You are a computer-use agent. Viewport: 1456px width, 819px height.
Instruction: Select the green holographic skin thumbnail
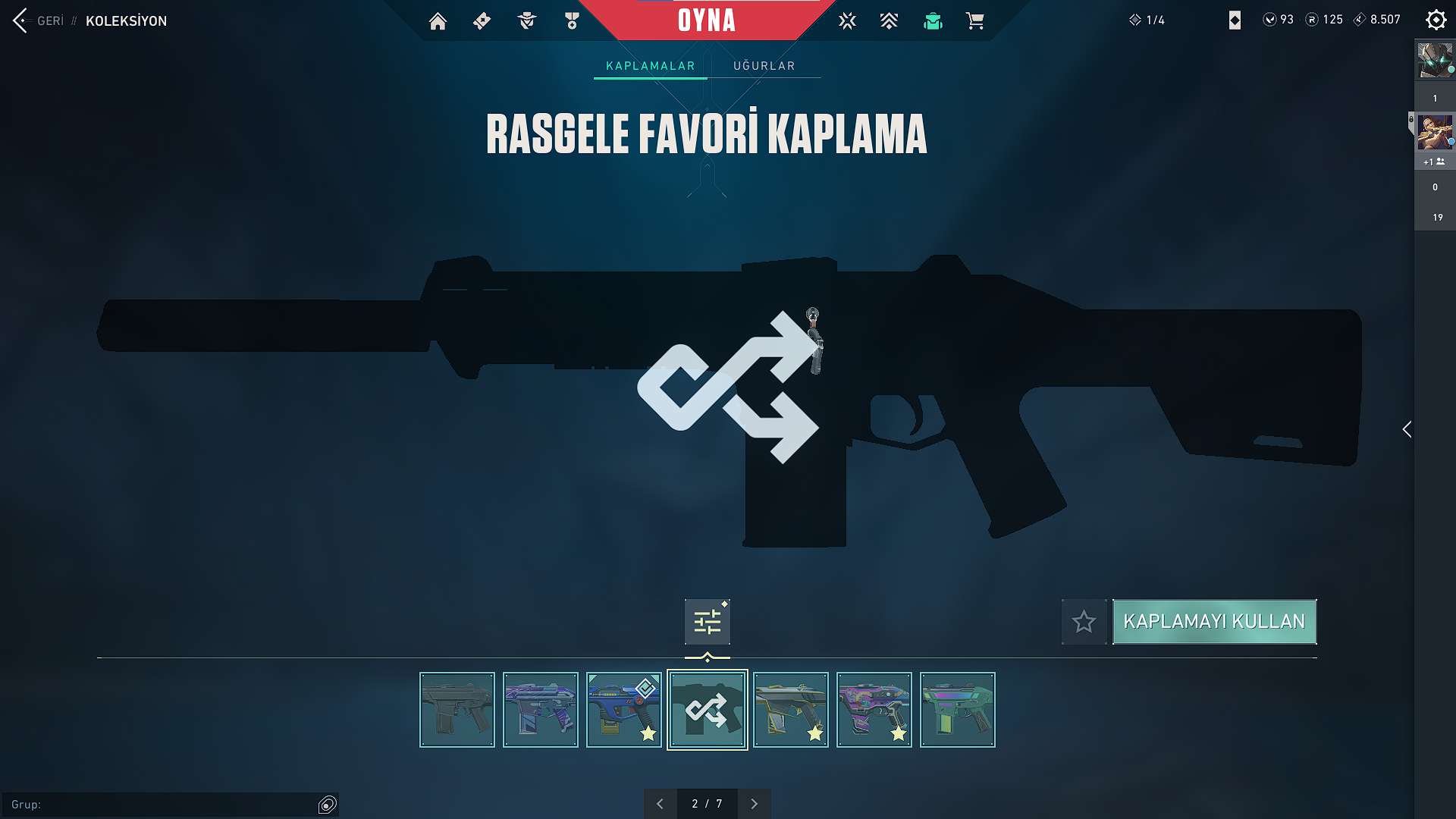[957, 710]
